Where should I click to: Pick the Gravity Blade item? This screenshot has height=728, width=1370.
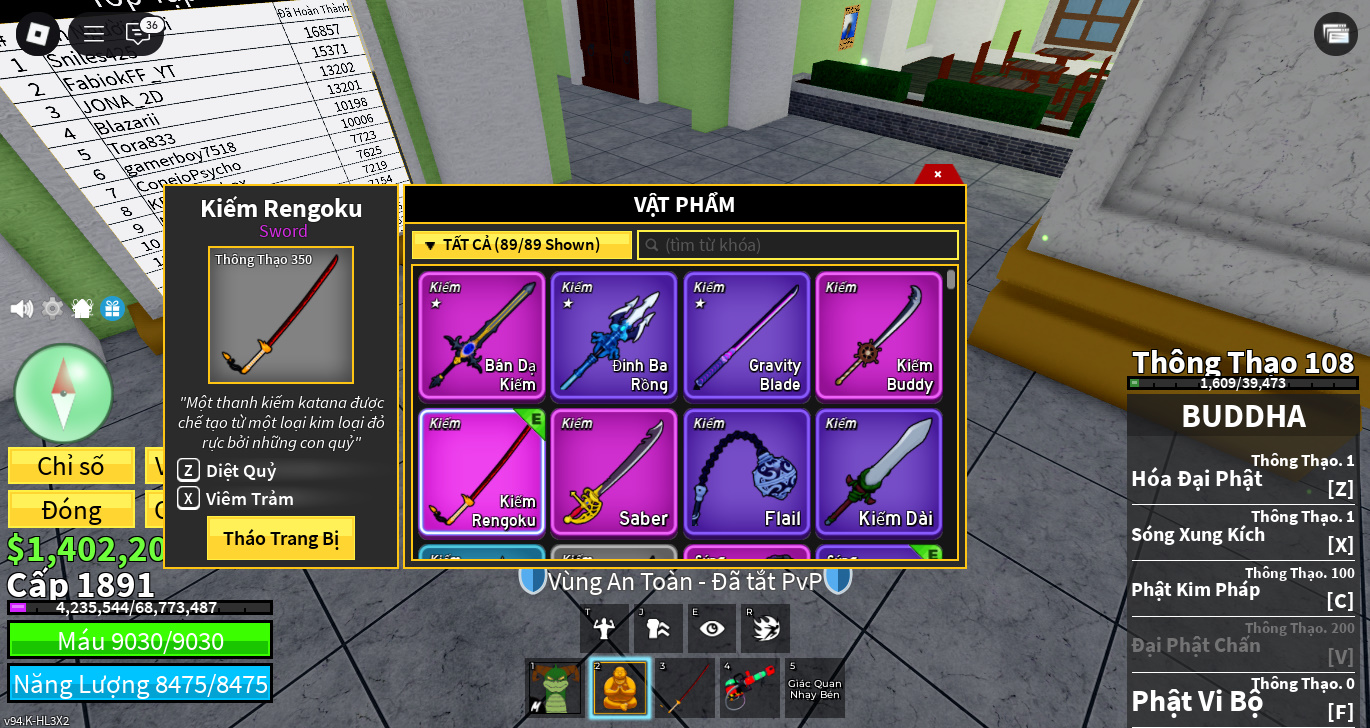746,336
